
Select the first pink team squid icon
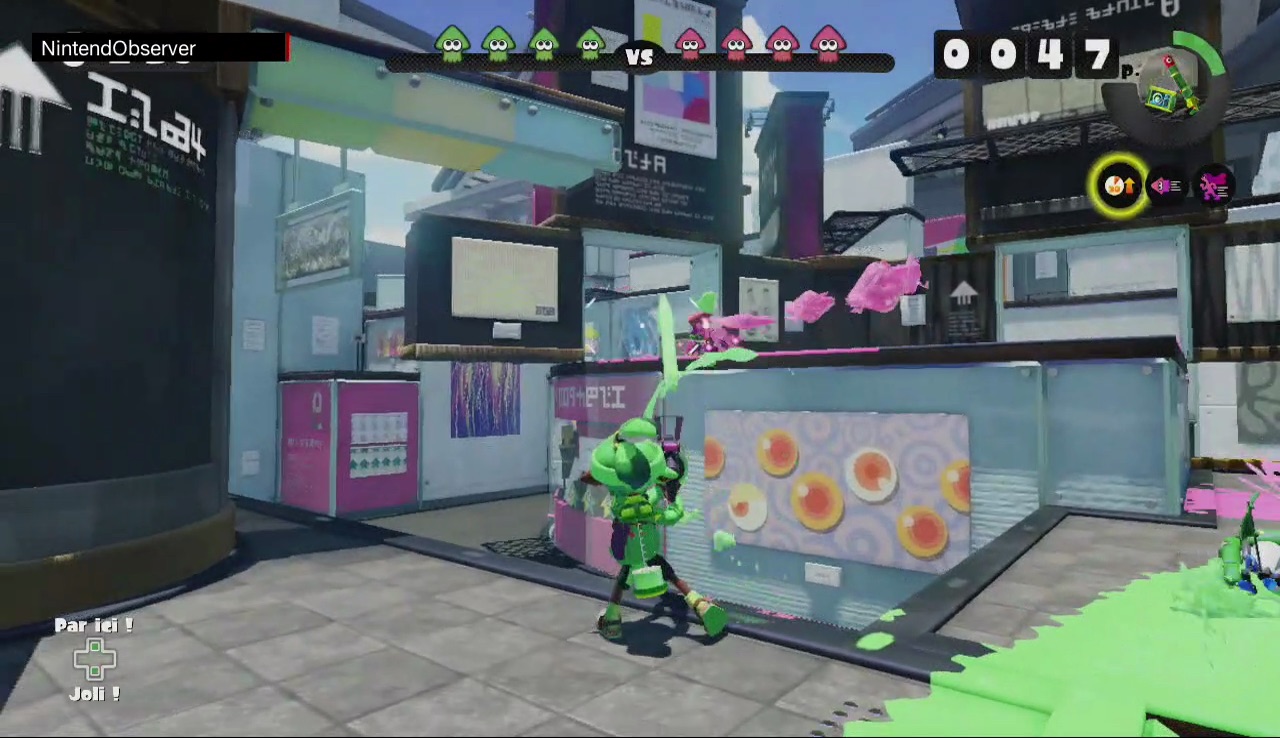(x=691, y=44)
